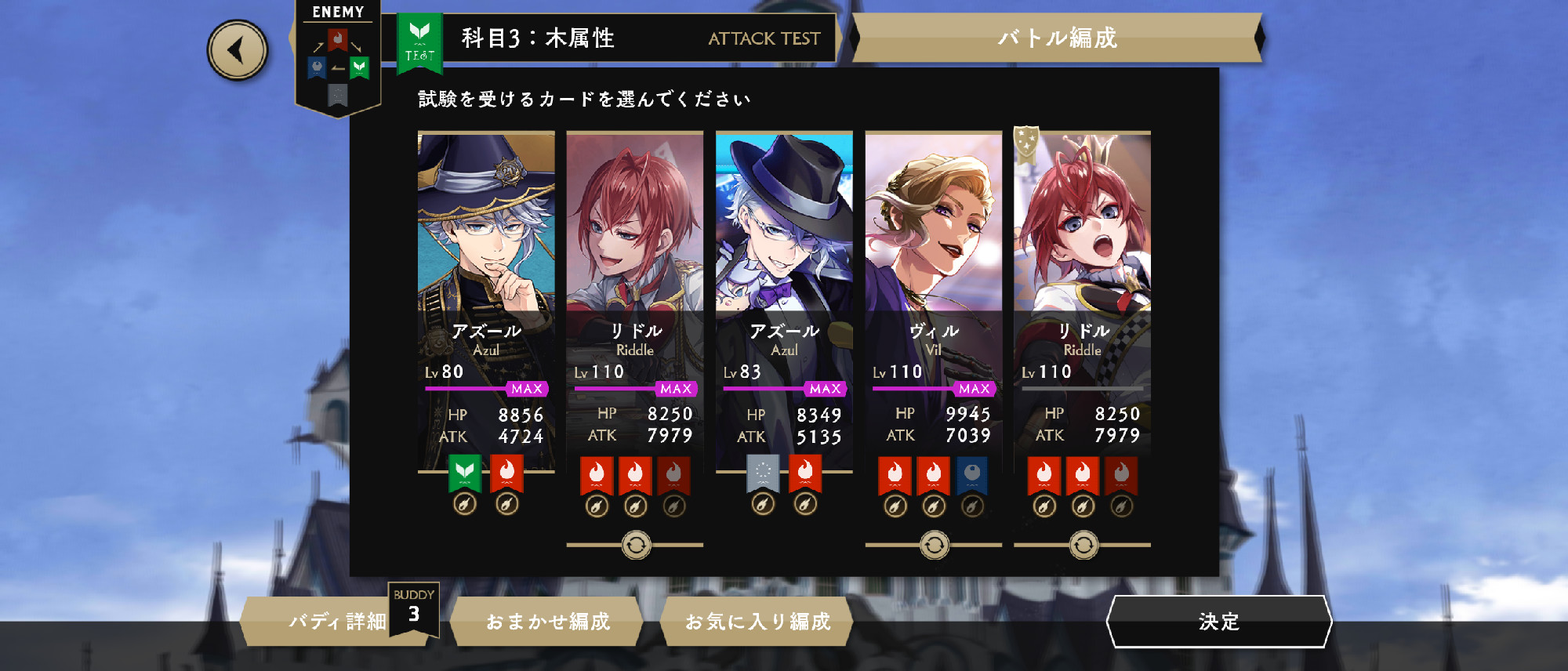Swap skills under the starred Riddle card

click(x=1083, y=545)
